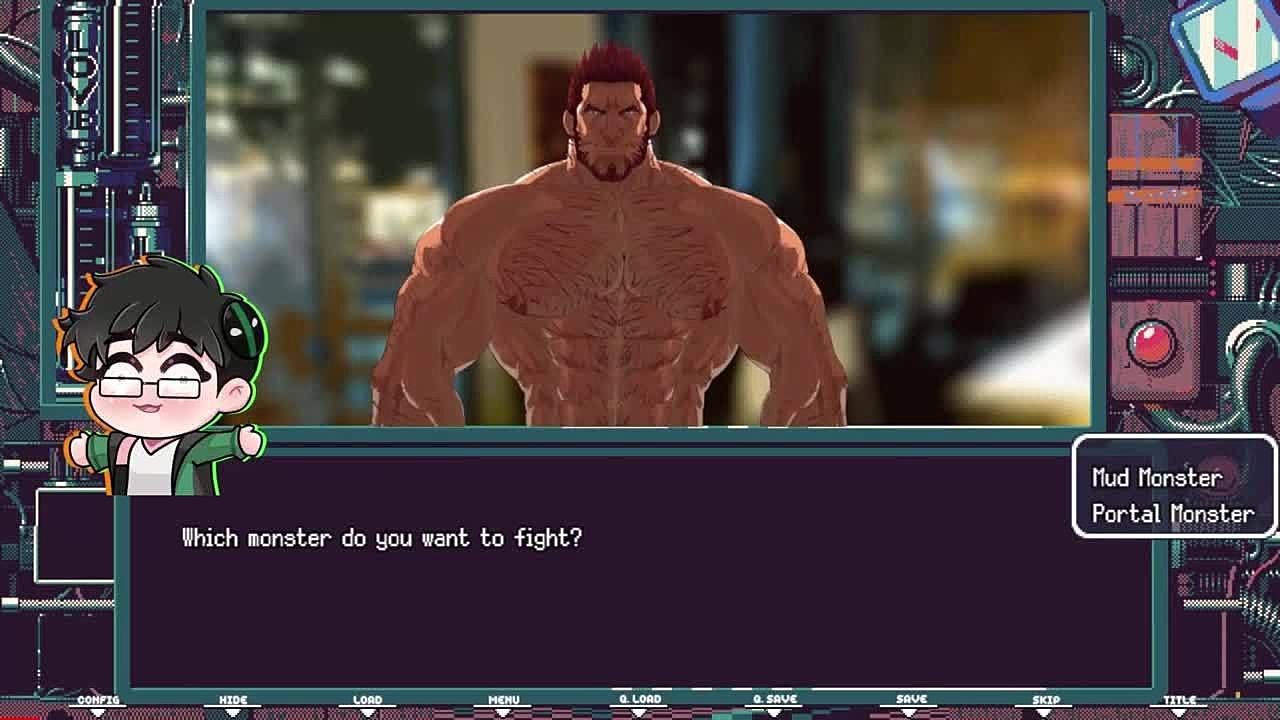
Task: Hide the dialogue box
Action: tap(233, 701)
